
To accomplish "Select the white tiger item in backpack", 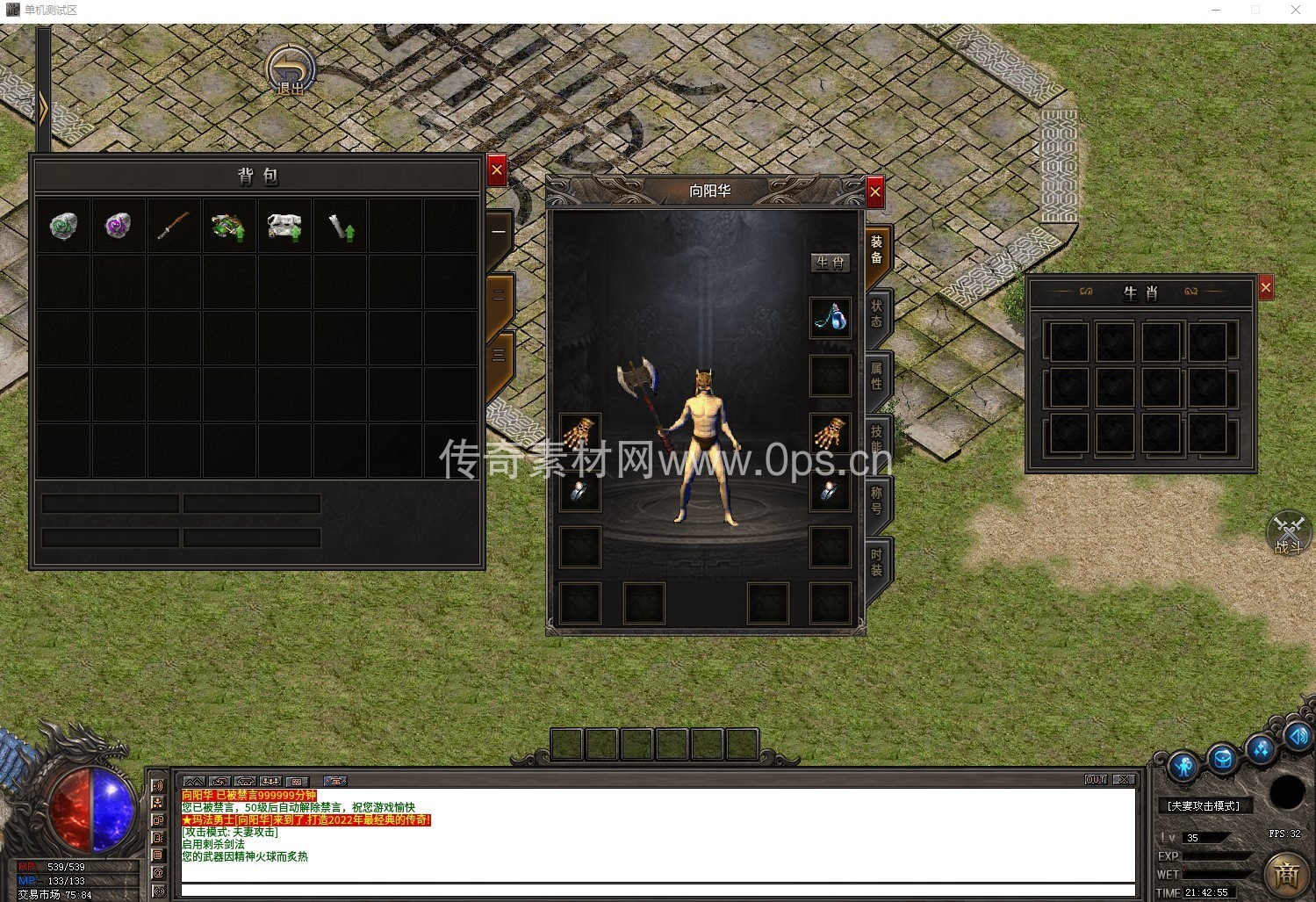I will [284, 227].
